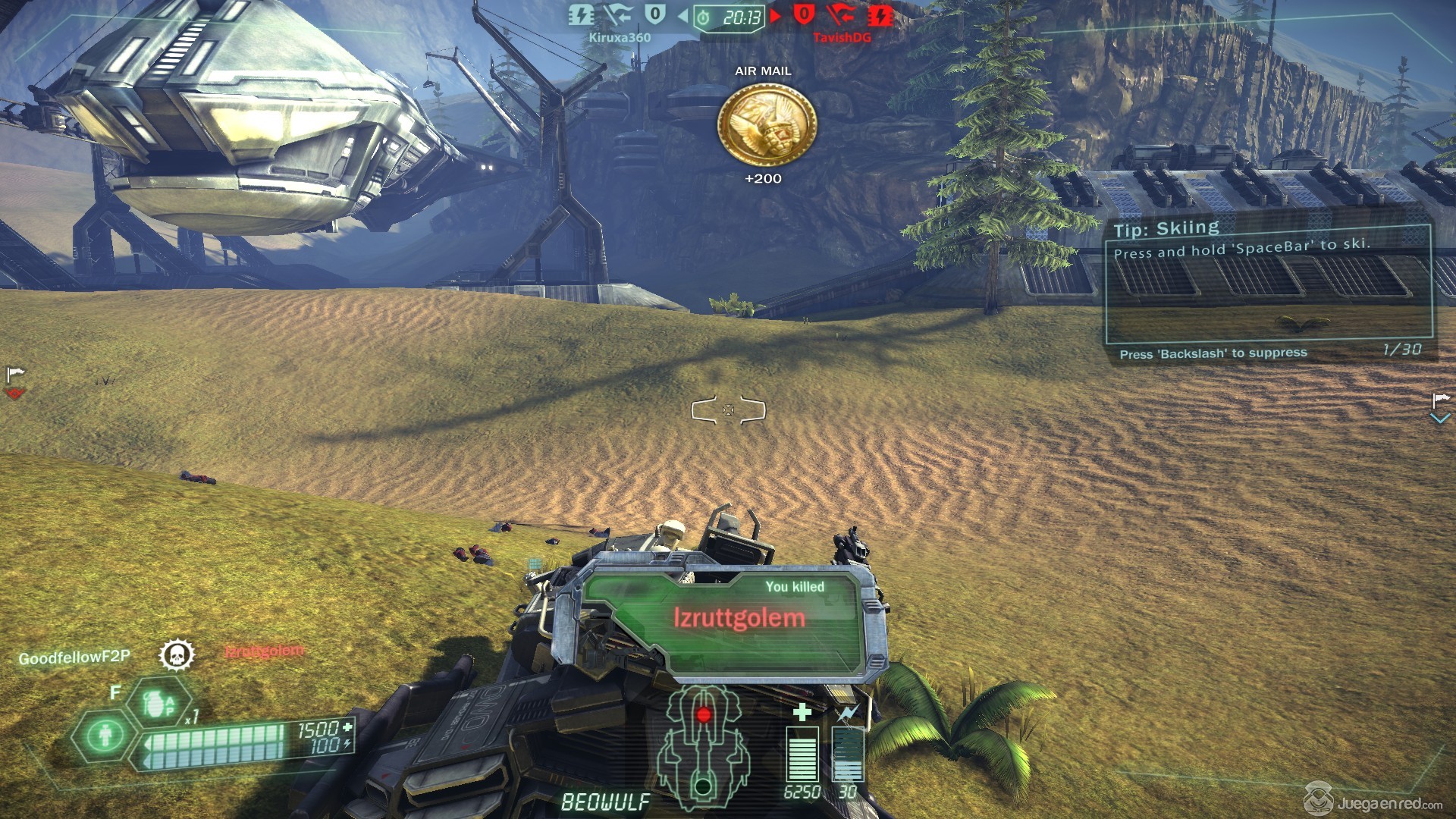The width and height of the screenshot is (1456, 819).
Task: Click the blue team flag status icon
Action: click(618, 15)
